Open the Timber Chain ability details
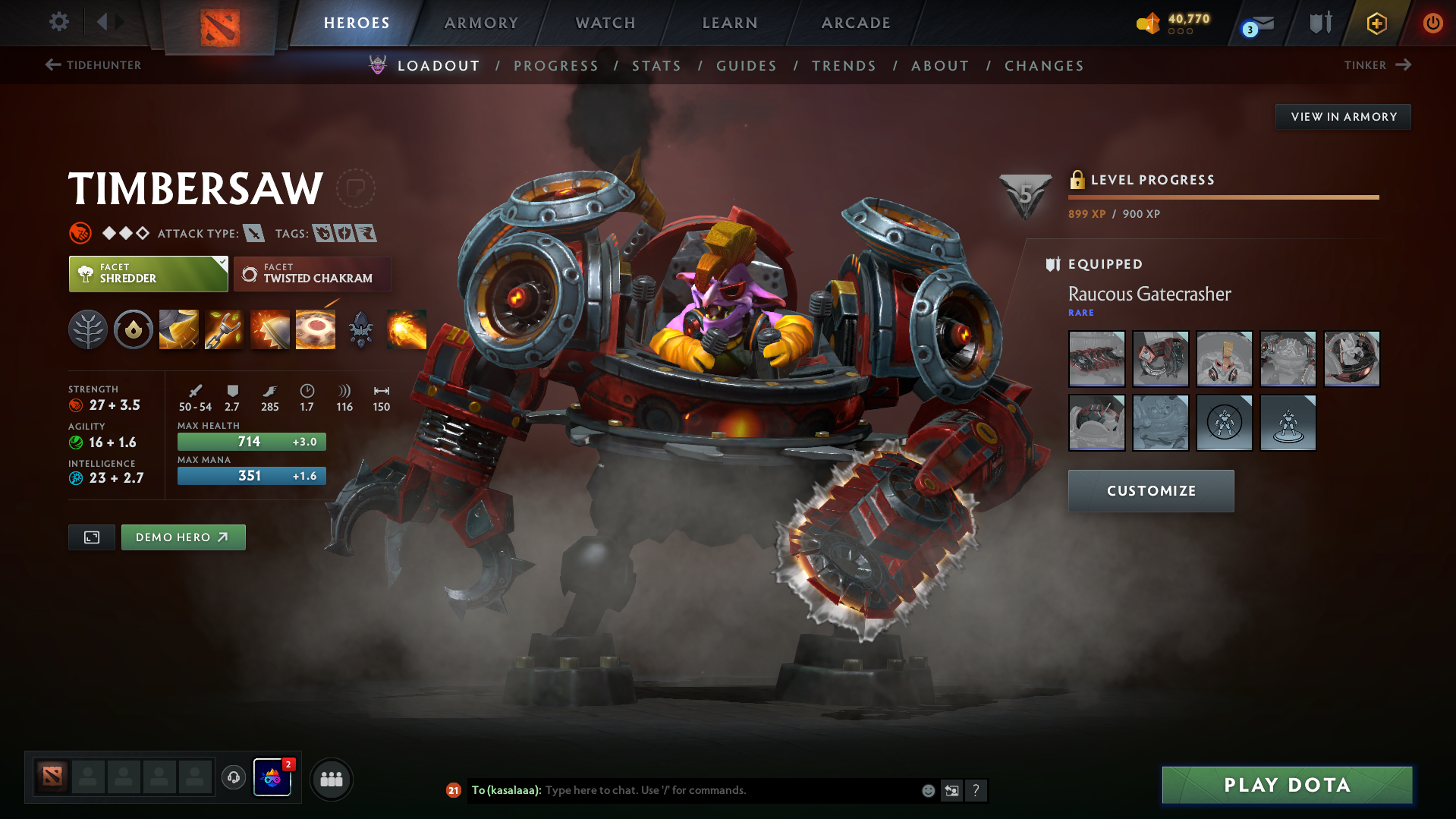 tap(224, 329)
